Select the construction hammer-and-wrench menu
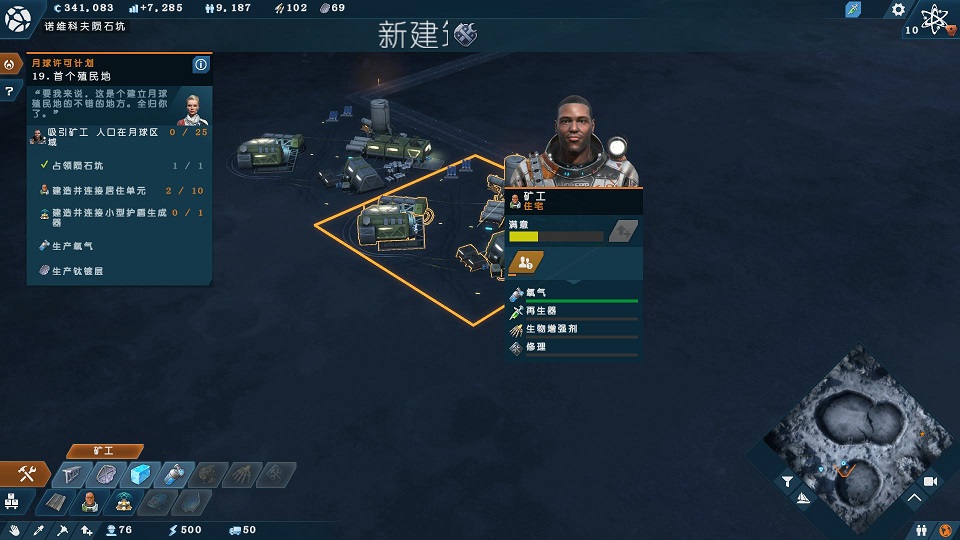960x540 pixels. click(27, 474)
